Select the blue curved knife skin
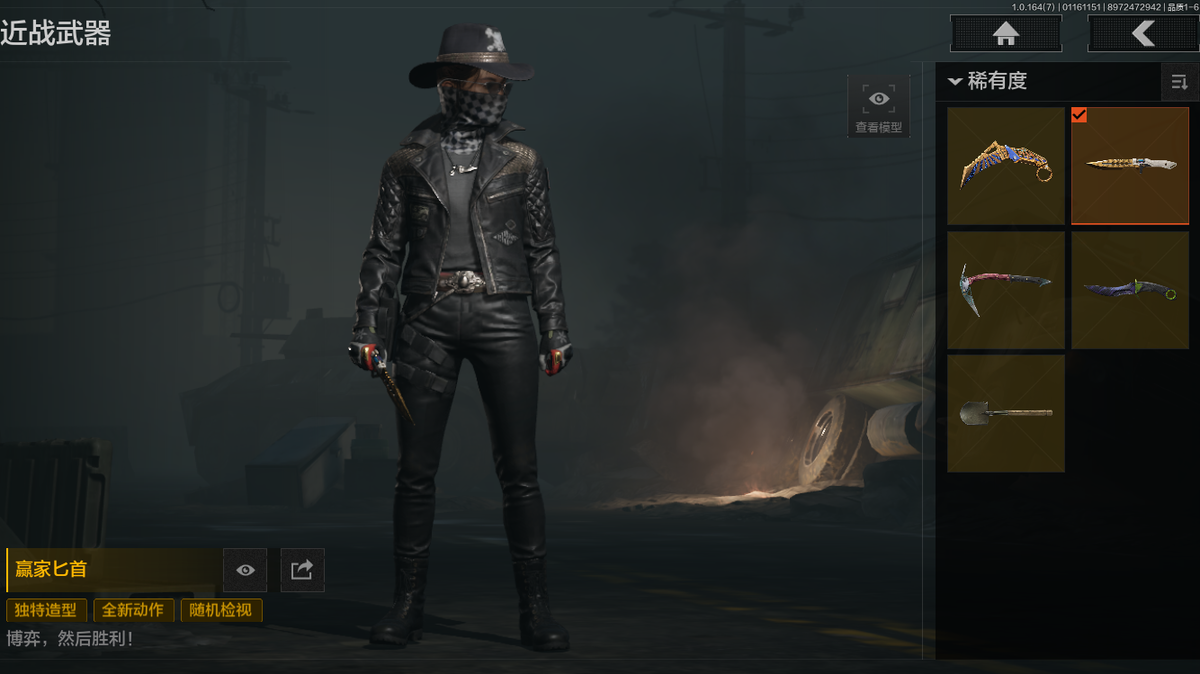 pos(1129,289)
